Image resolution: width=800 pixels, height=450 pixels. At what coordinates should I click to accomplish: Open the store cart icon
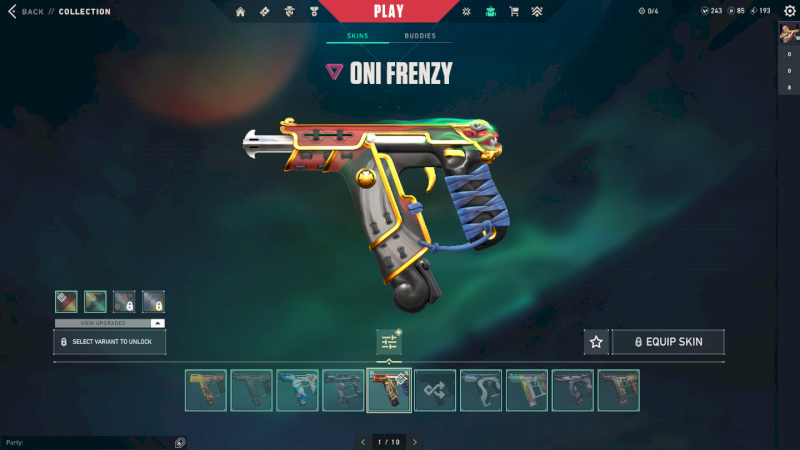[514, 12]
